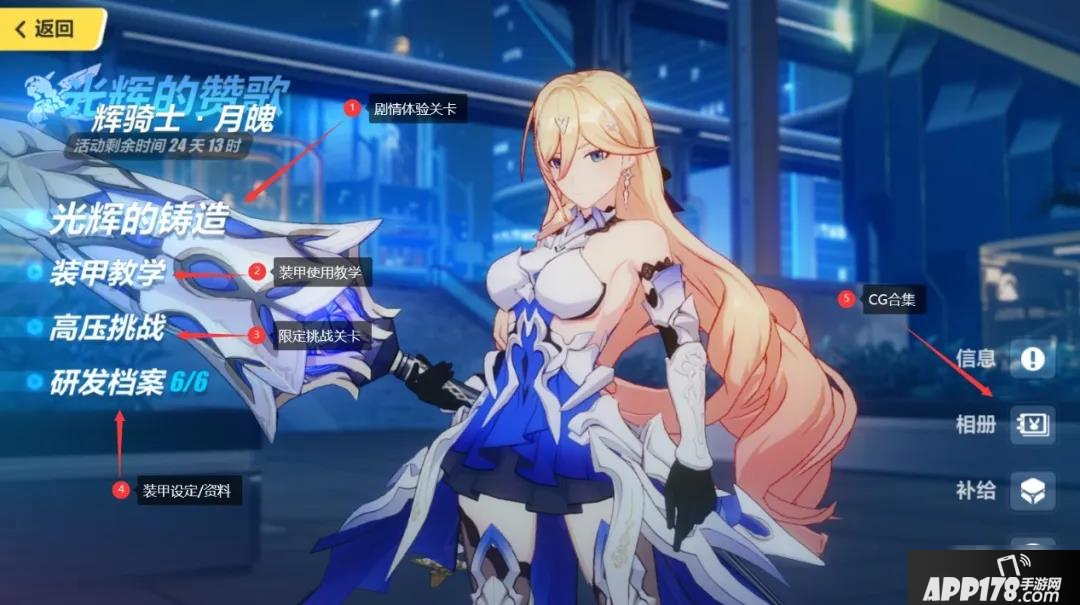This screenshot has height=605, width=1080.
Task: Open the 补给 supply screen
Action: click(x=1031, y=490)
